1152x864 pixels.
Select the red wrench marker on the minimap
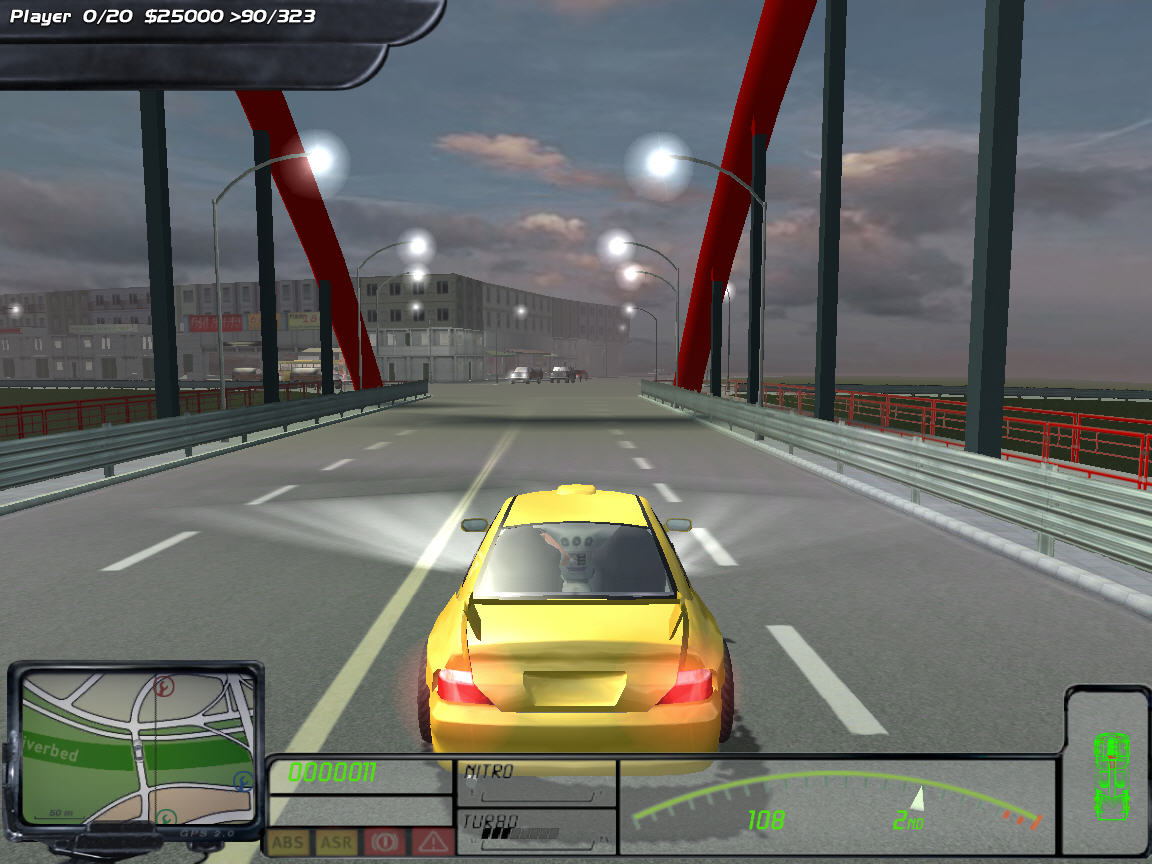[165, 686]
